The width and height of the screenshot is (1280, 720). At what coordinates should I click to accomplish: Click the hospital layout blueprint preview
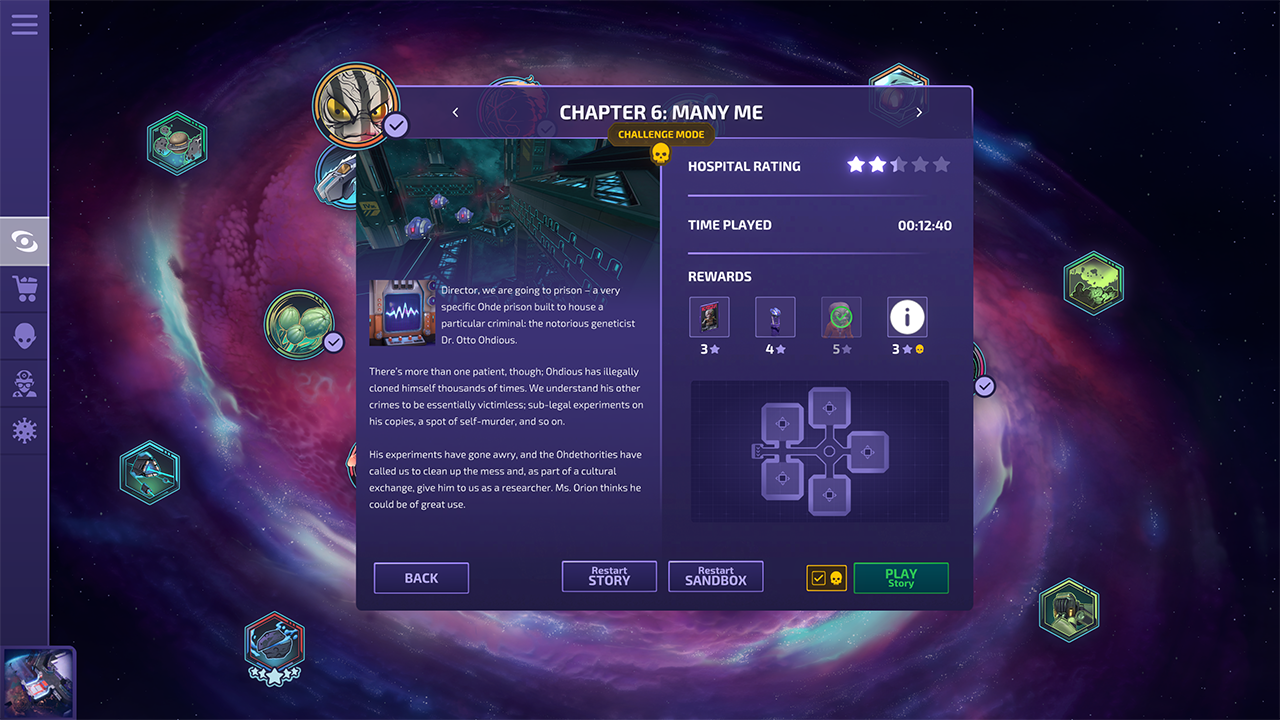pyautogui.click(x=822, y=451)
